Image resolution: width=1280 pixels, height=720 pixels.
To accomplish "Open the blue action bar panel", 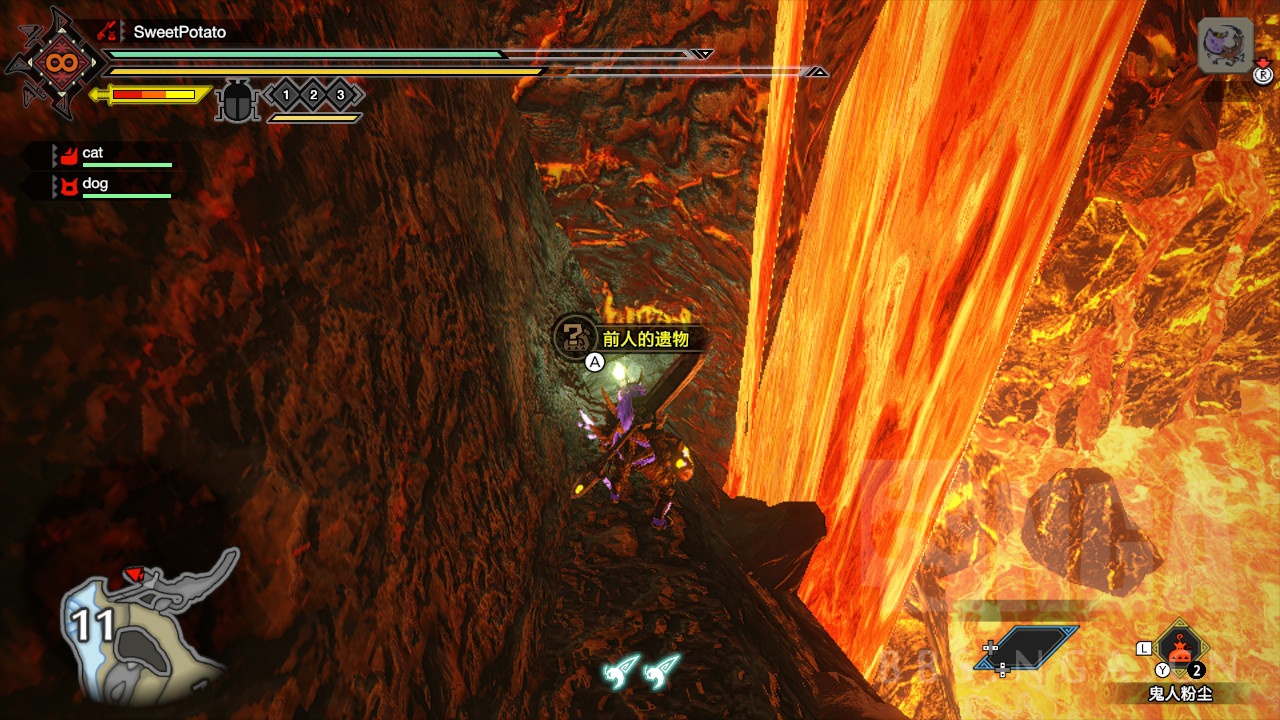I will [1027, 647].
